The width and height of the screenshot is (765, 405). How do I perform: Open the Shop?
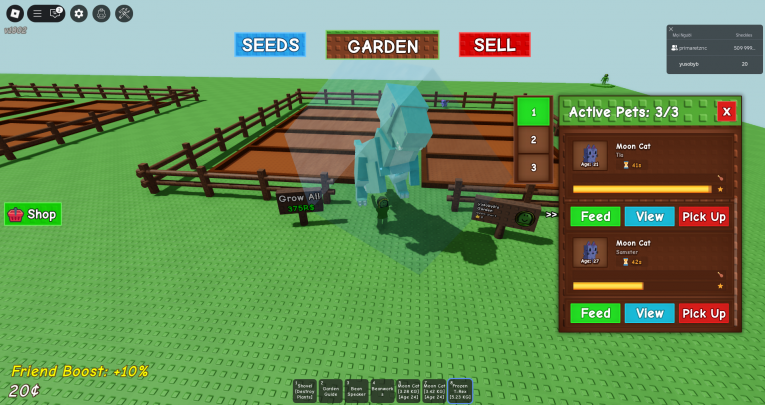click(x=33, y=214)
